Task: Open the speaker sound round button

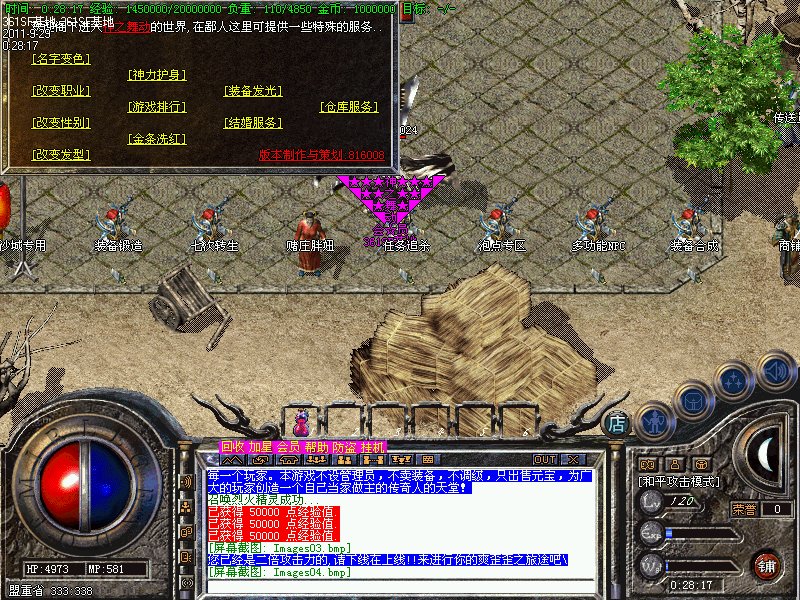Action: [776, 372]
